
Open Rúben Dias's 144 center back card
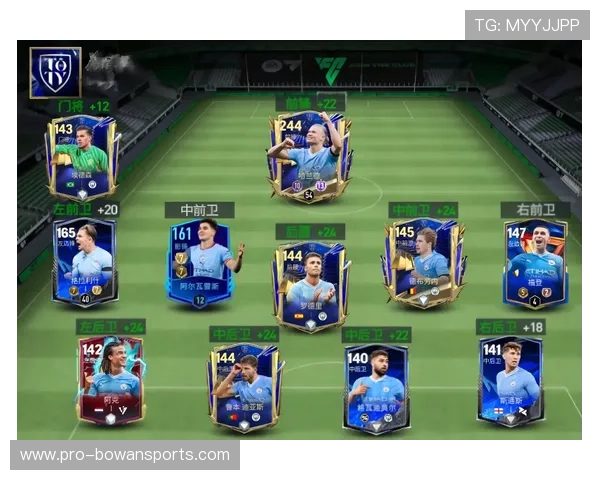pos(244,385)
